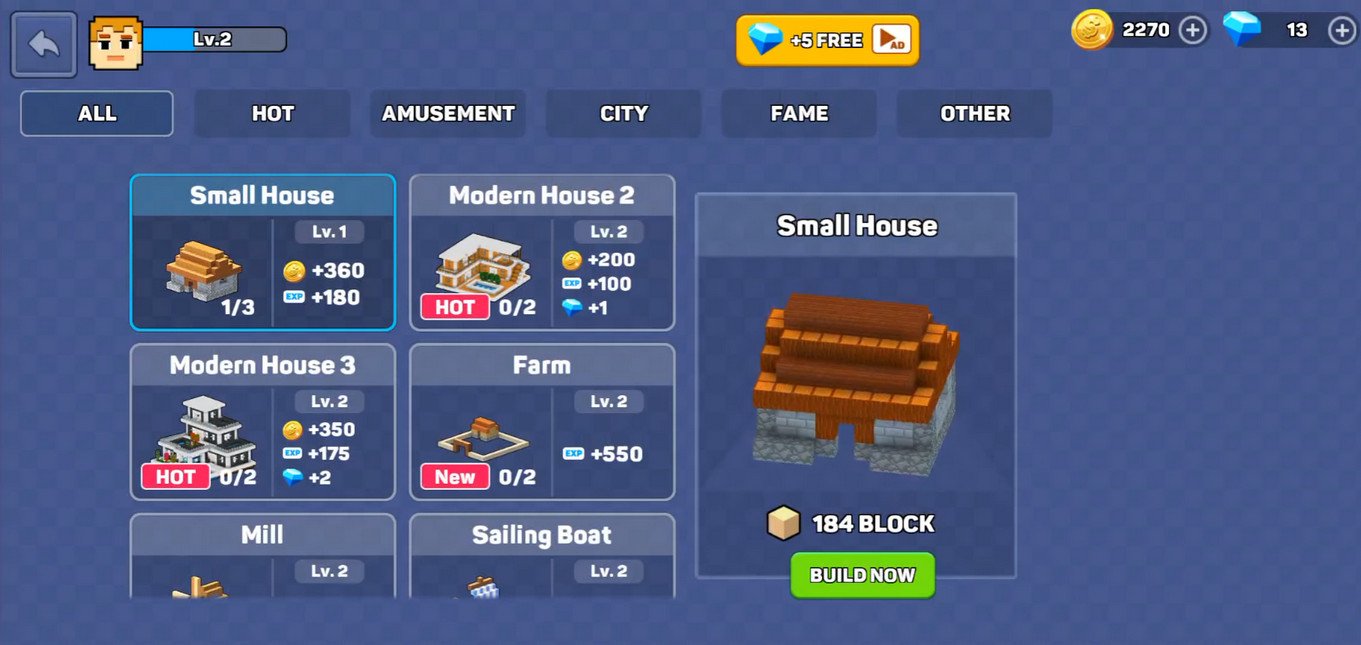Choose the Mill building card
1361x645 pixels.
click(x=262, y=556)
